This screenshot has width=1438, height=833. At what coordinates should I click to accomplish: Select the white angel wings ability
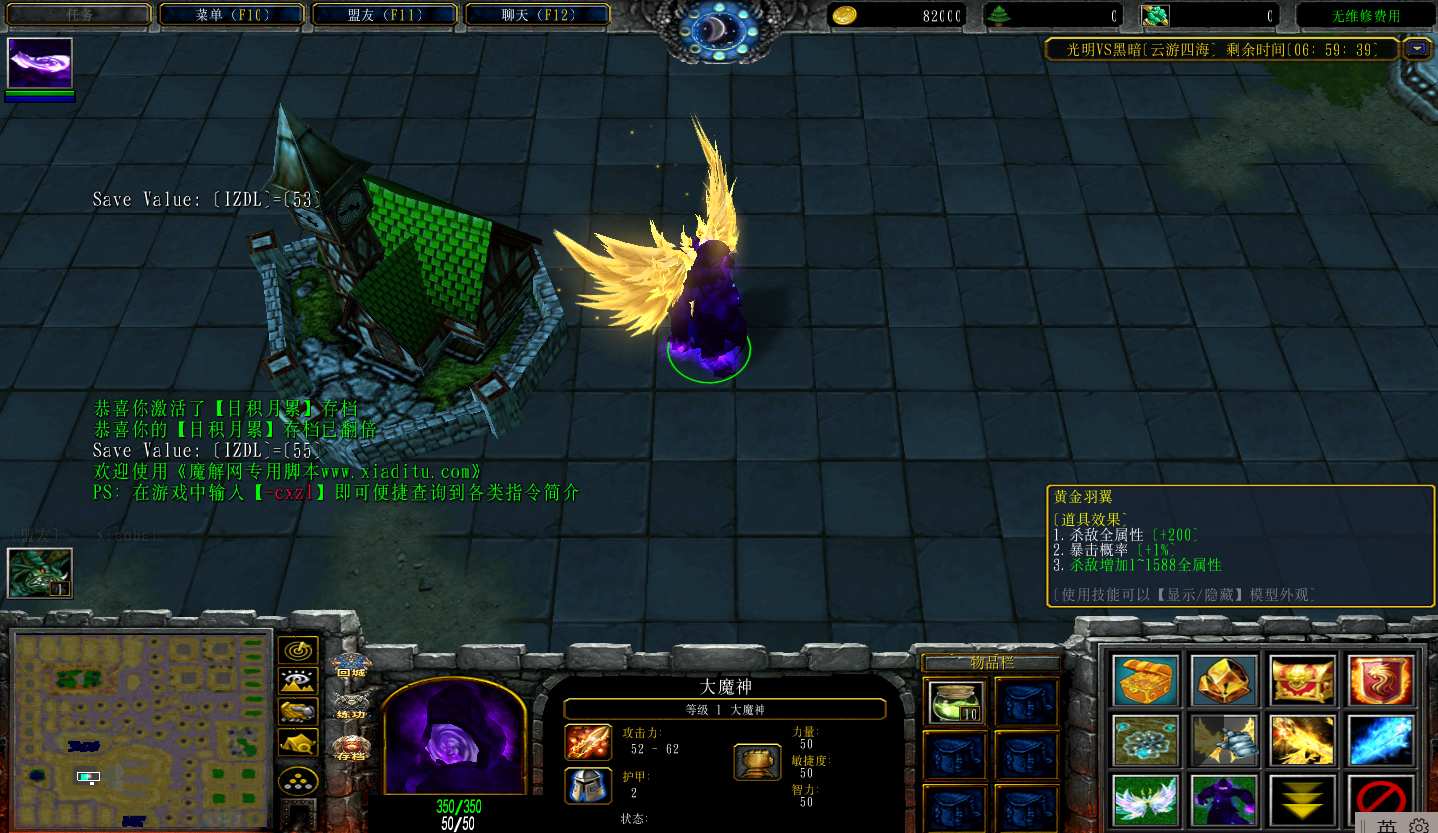click(1145, 800)
